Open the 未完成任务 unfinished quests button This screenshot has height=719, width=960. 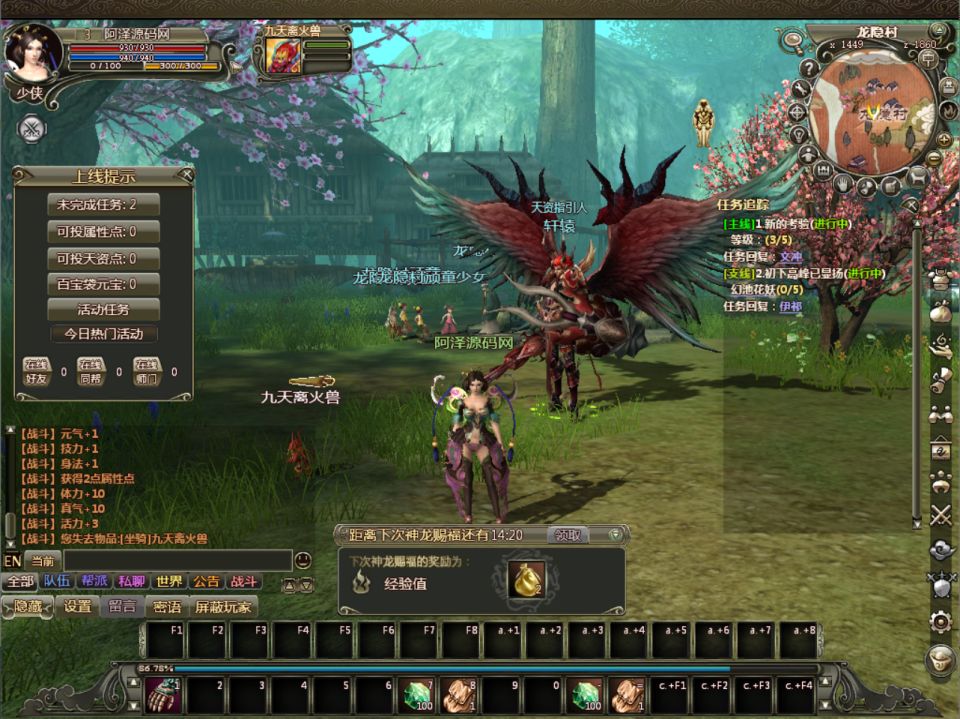pos(104,205)
